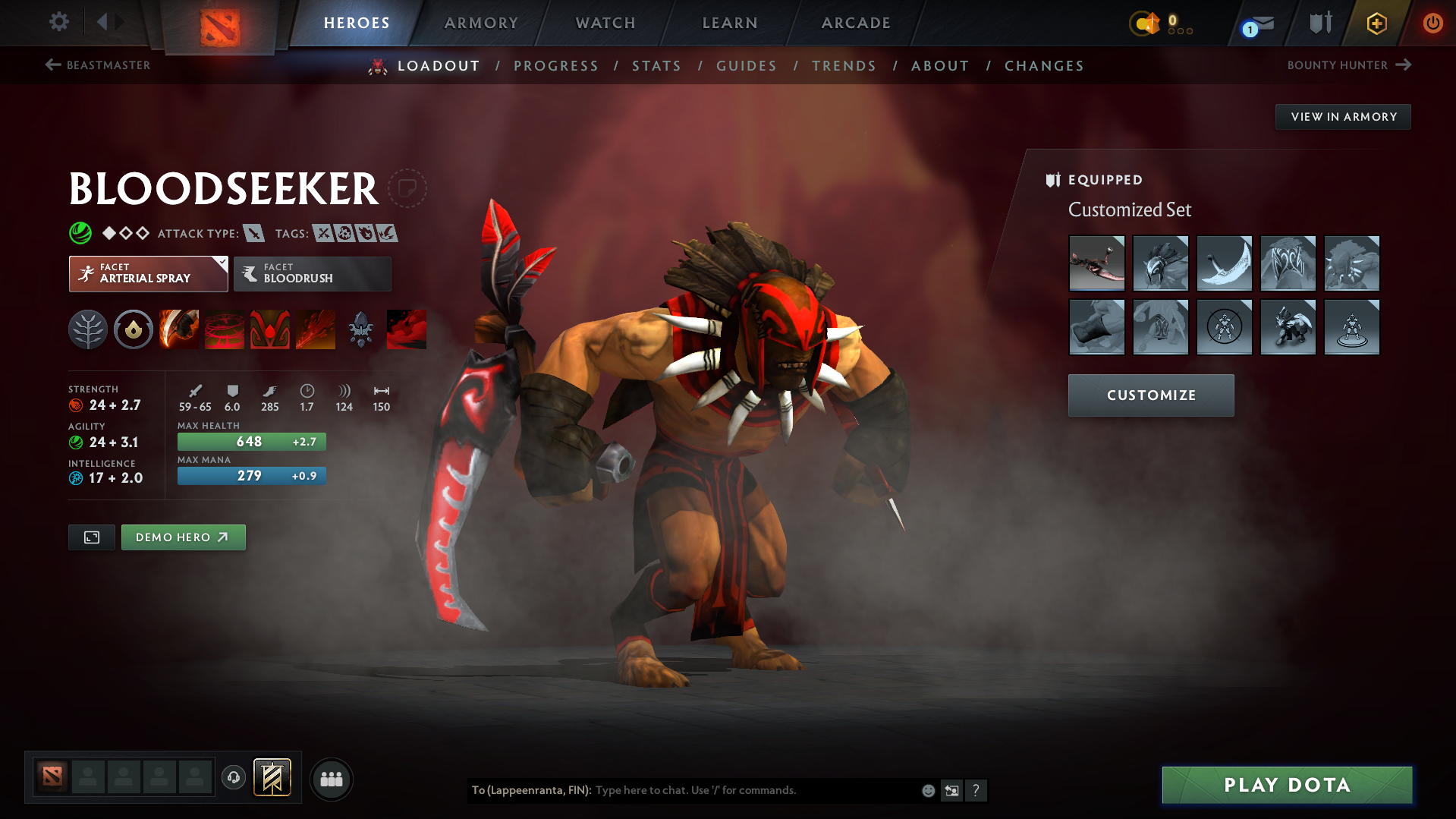
Task: Select the Rupture ability icon
Action: coord(315,329)
